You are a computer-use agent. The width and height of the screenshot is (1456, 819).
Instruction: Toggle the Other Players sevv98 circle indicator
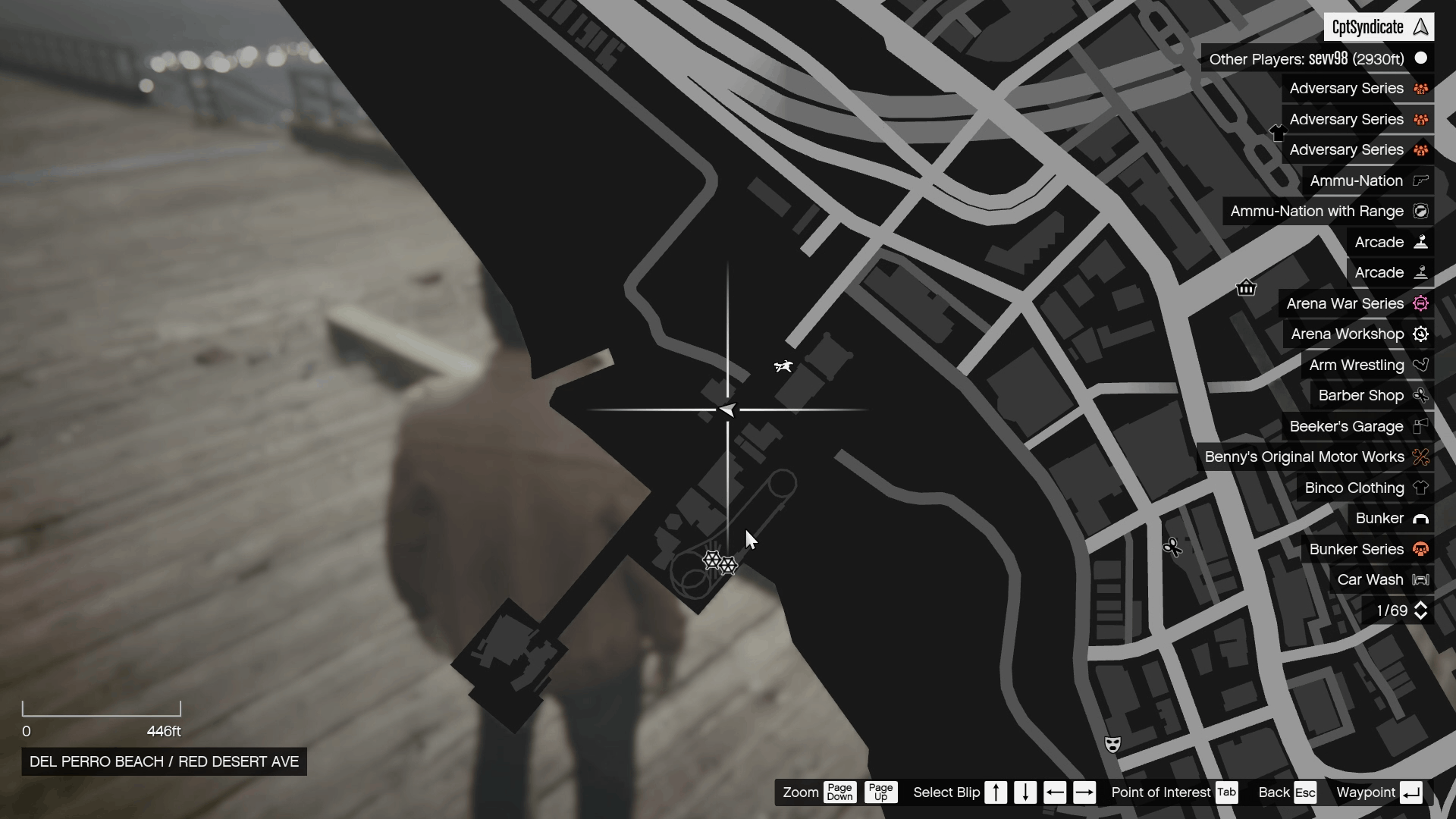click(x=1421, y=58)
